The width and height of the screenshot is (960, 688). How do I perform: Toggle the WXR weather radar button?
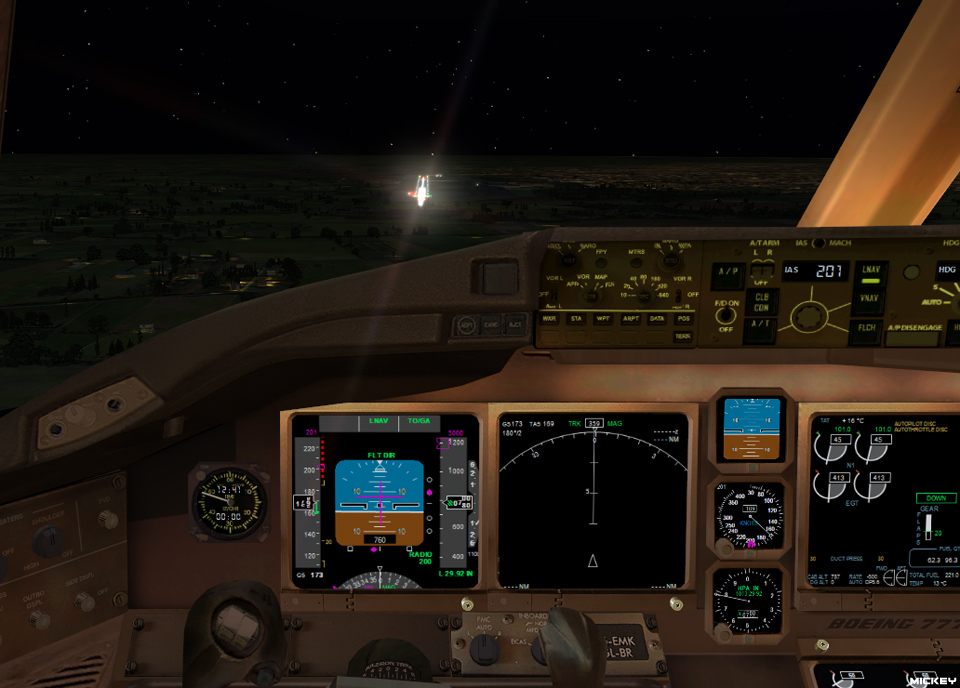point(549,318)
